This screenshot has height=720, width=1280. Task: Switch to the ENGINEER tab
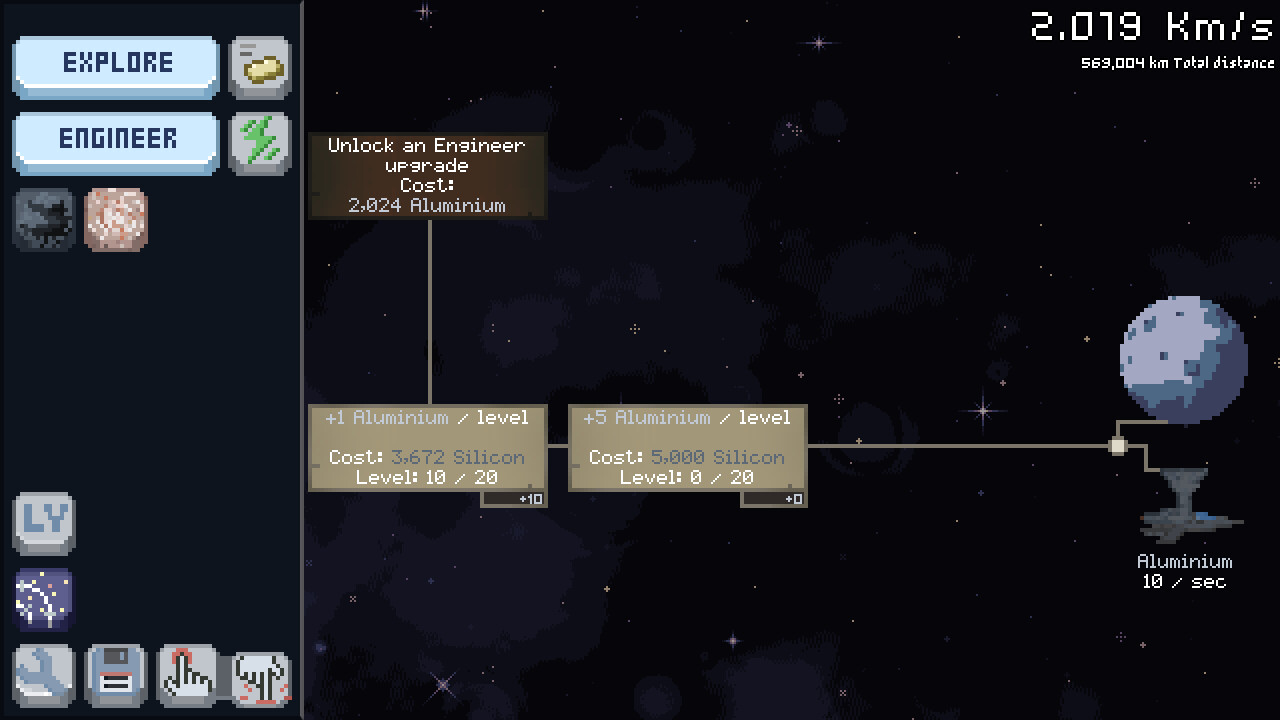115,140
